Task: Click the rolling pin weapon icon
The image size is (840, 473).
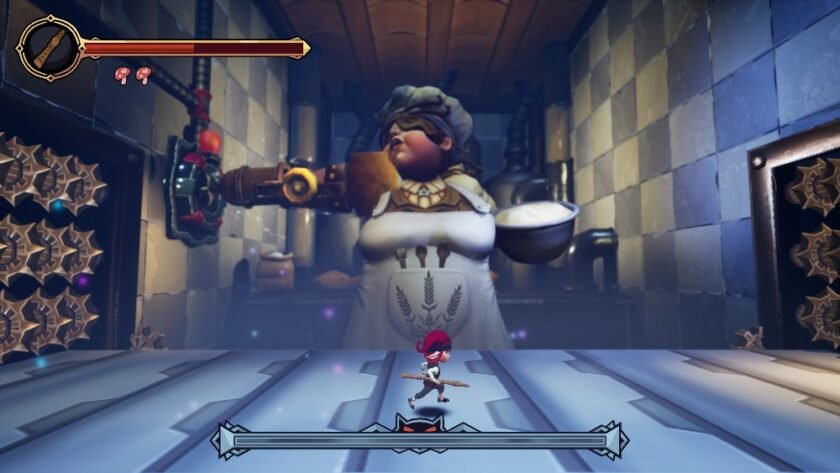Action: tap(48, 47)
